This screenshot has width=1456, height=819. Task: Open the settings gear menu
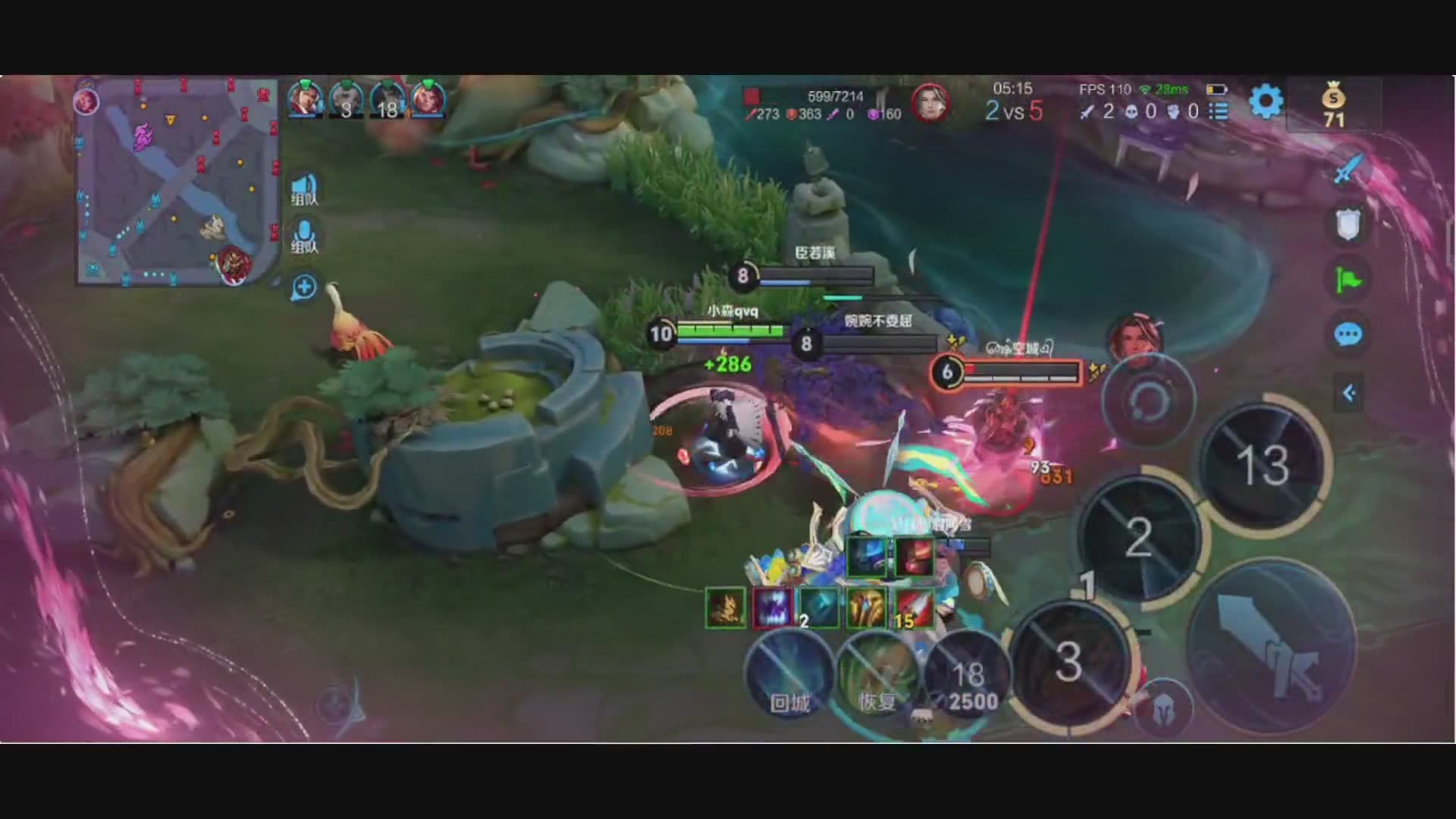pyautogui.click(x=1265, y=102)
